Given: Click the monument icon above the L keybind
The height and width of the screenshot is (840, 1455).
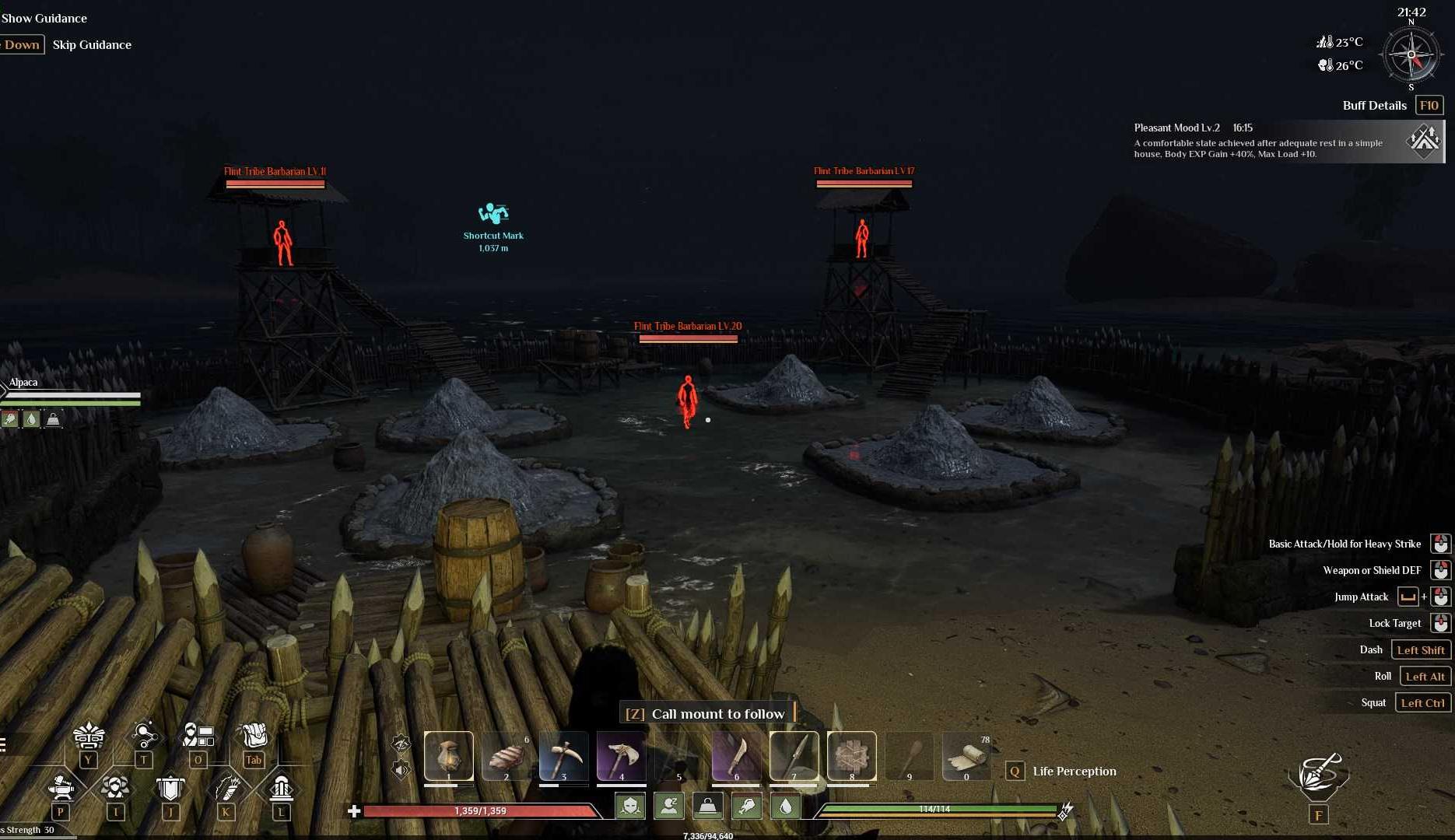Looking at the screenshot, I should tap(281, 786).
